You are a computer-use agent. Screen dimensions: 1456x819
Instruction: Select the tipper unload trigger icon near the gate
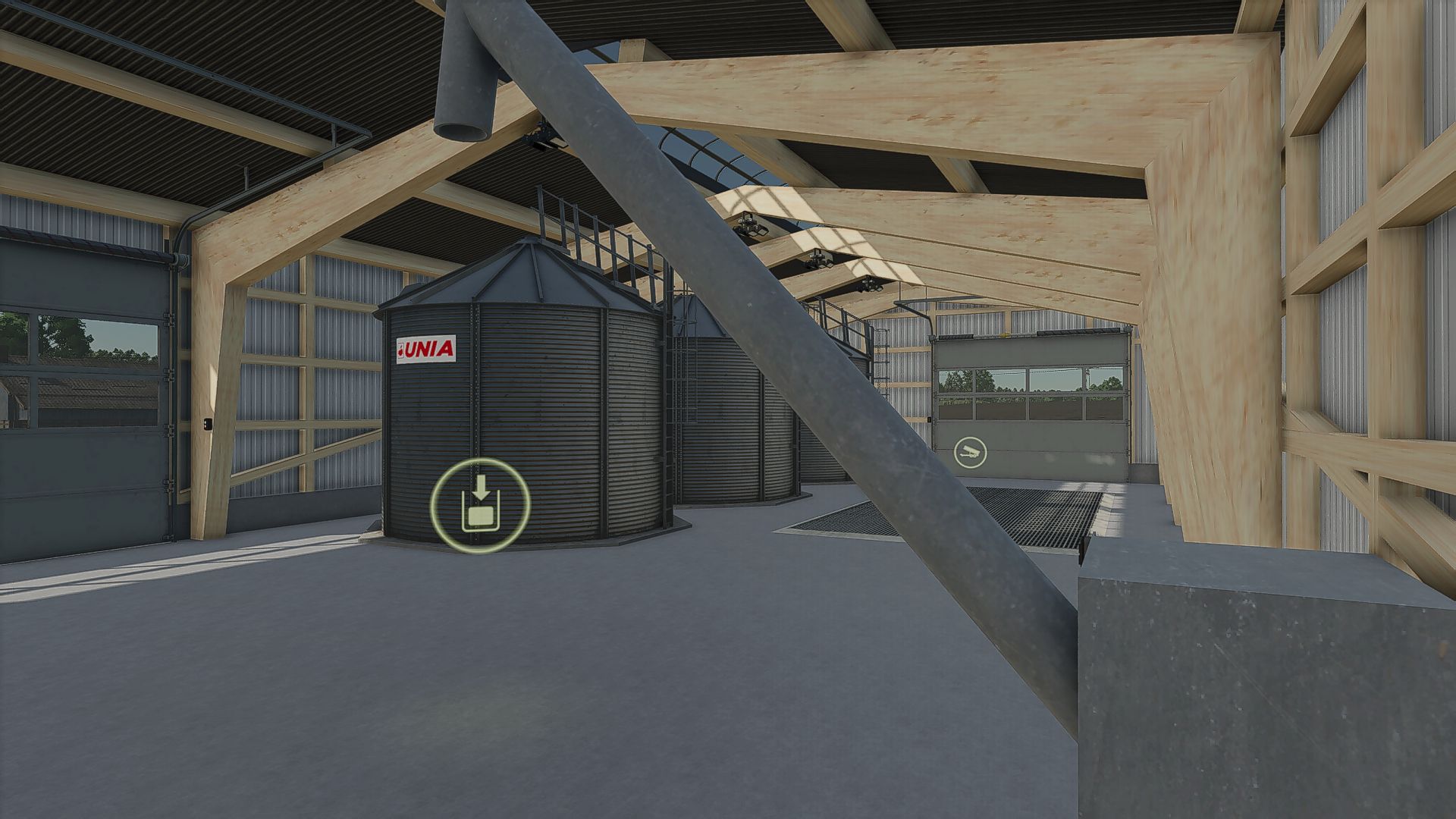pyautogui.click(x=971, y=450)
